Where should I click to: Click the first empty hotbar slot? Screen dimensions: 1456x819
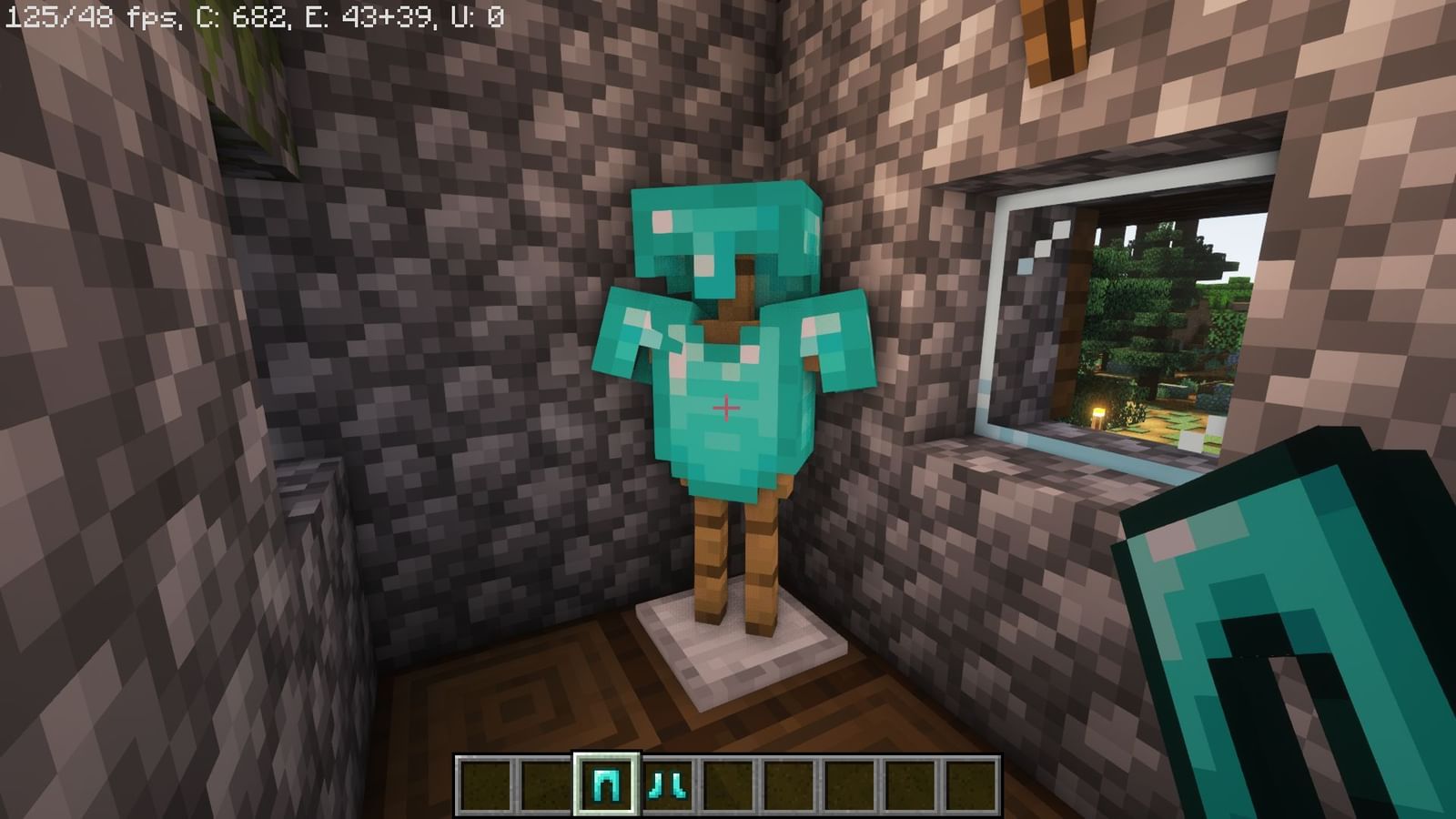489,784
